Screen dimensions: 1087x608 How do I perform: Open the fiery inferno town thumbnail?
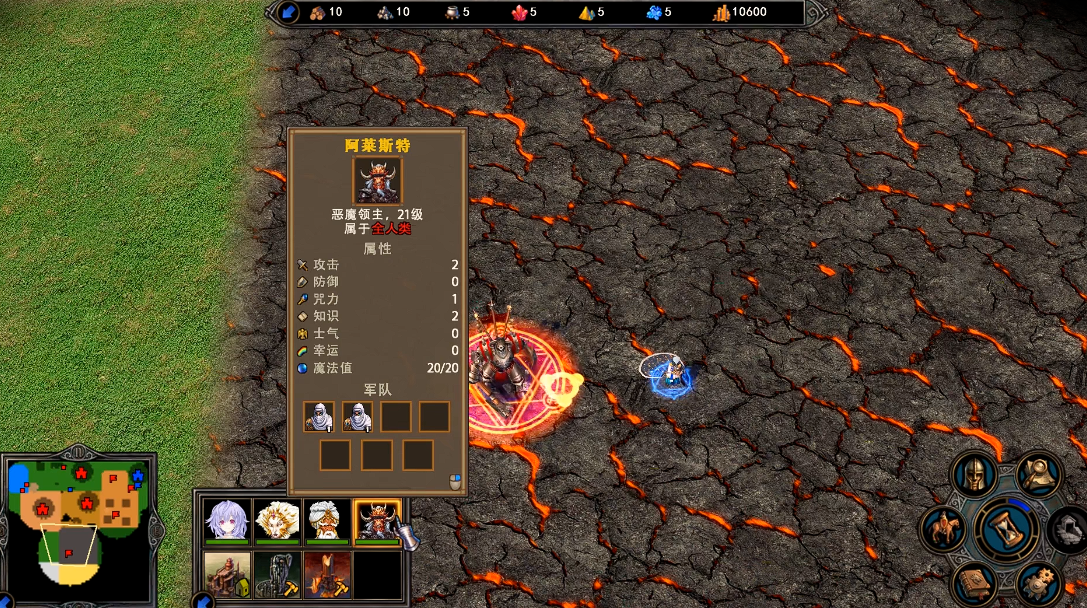(327, 574)
